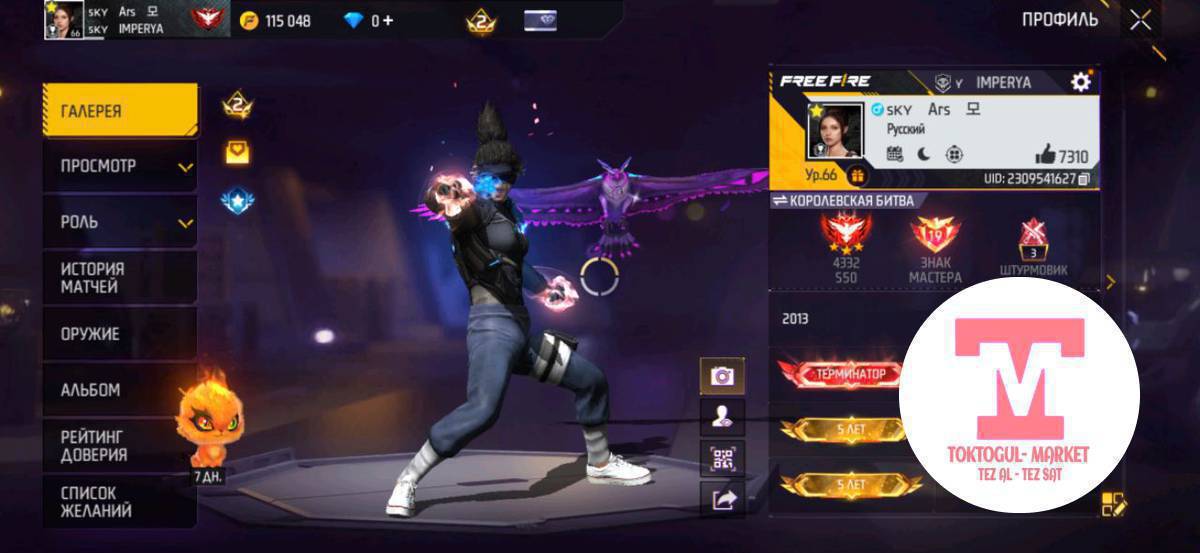
Task: Share the profile
Action: (721, 499)
